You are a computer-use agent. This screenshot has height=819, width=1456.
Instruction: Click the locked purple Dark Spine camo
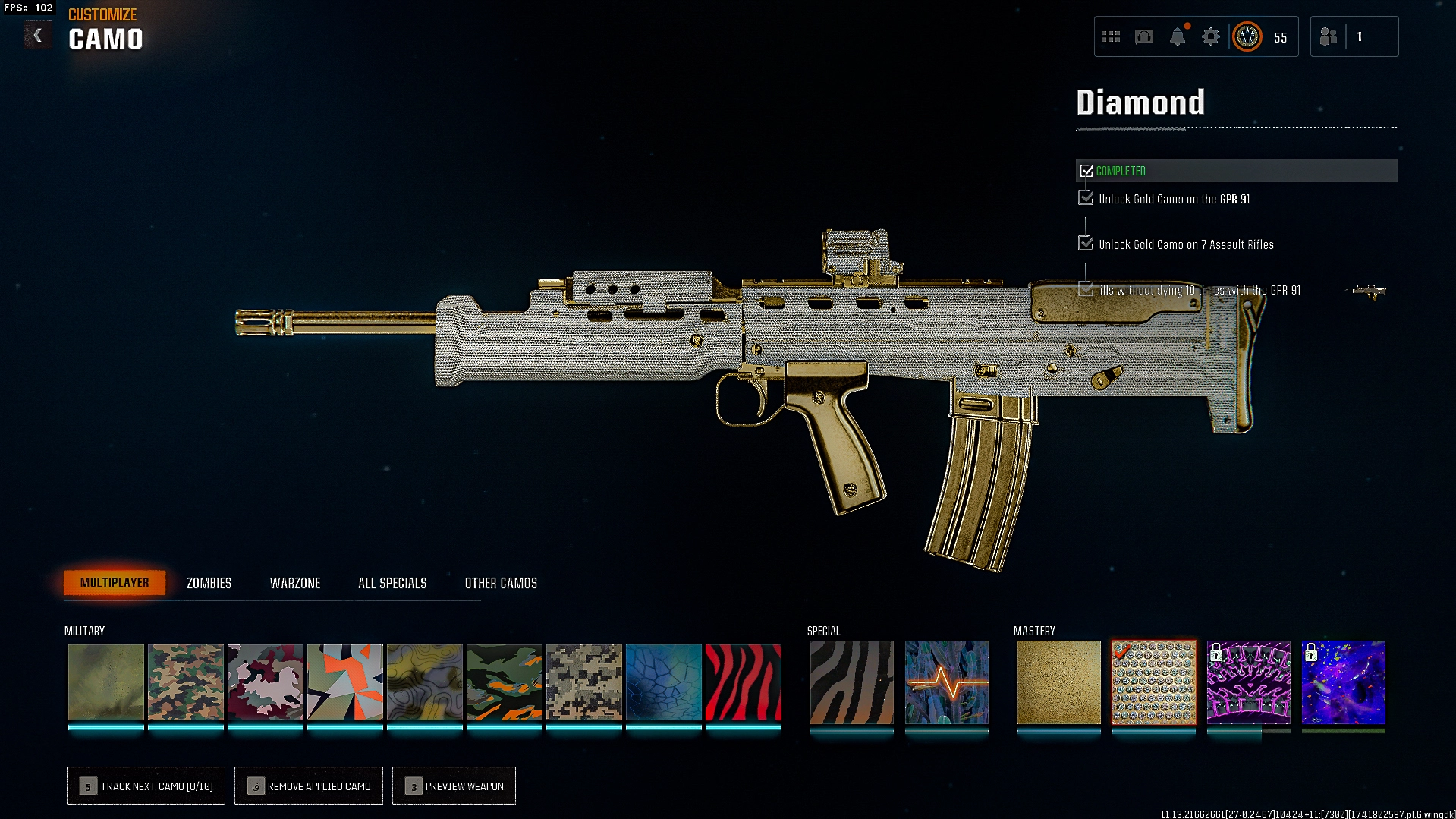[1248, 682]
